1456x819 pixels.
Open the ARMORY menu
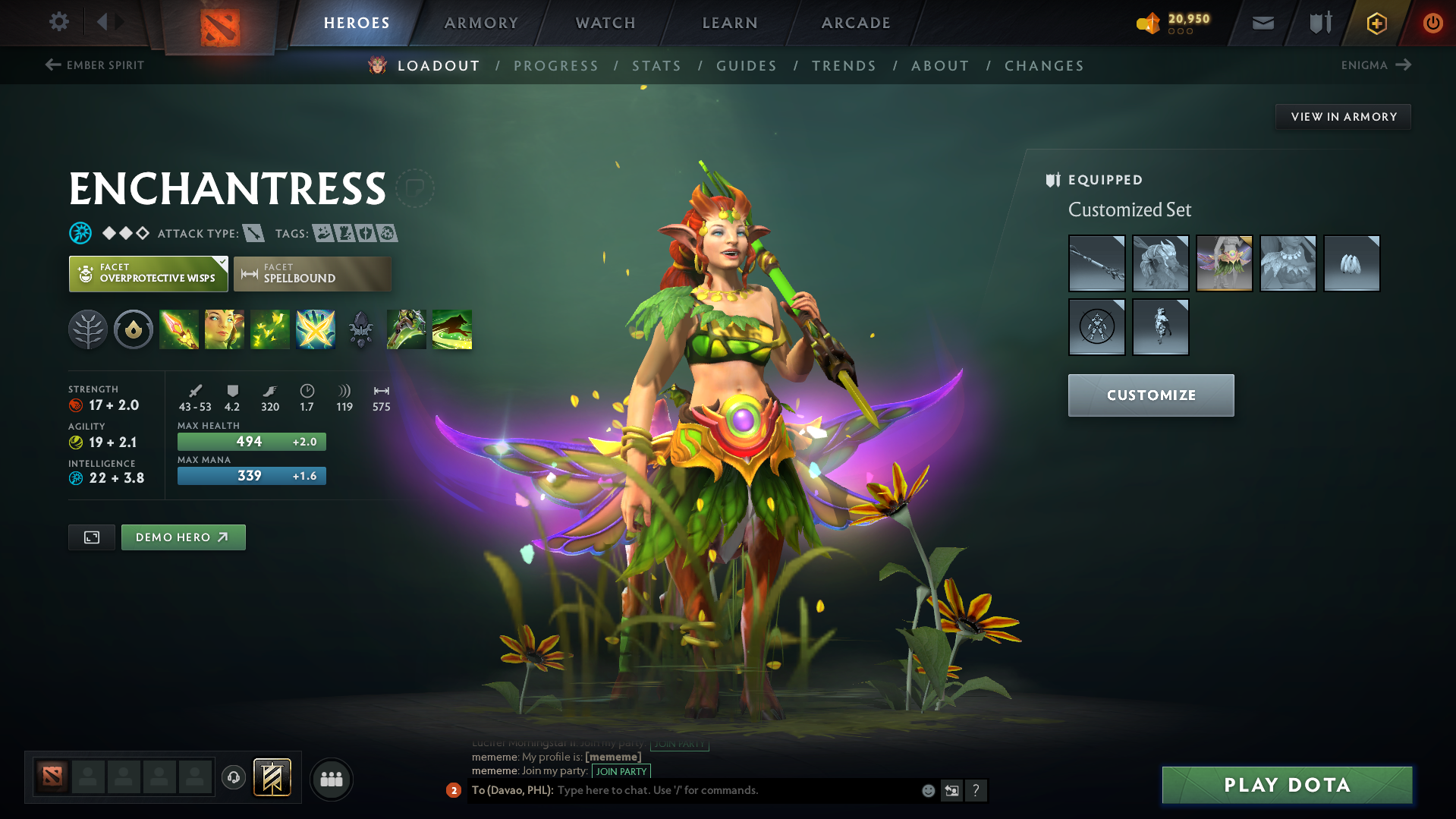click(x=480, y=22)
